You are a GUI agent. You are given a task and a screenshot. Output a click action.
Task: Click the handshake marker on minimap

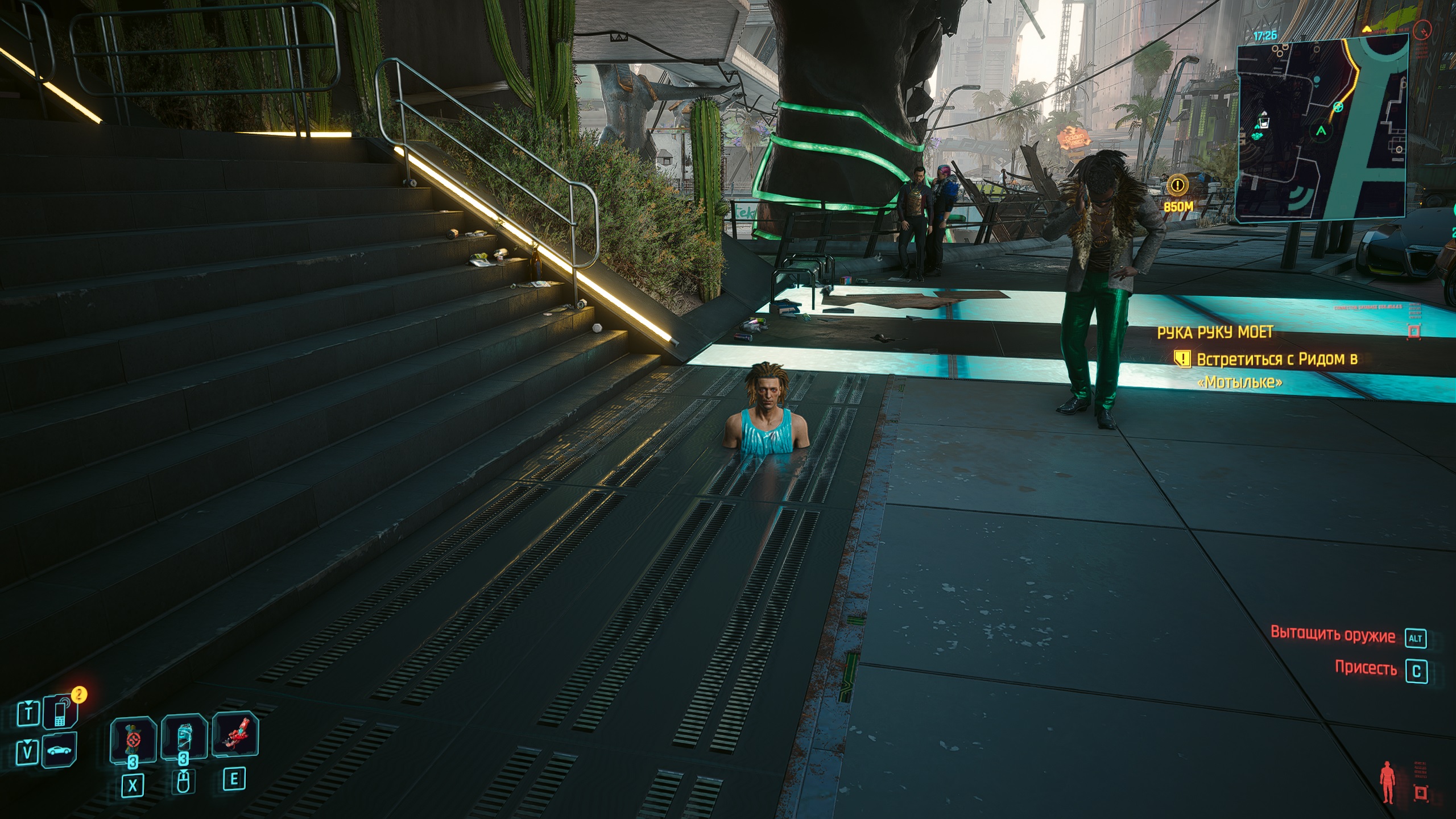click(1258, 136)
